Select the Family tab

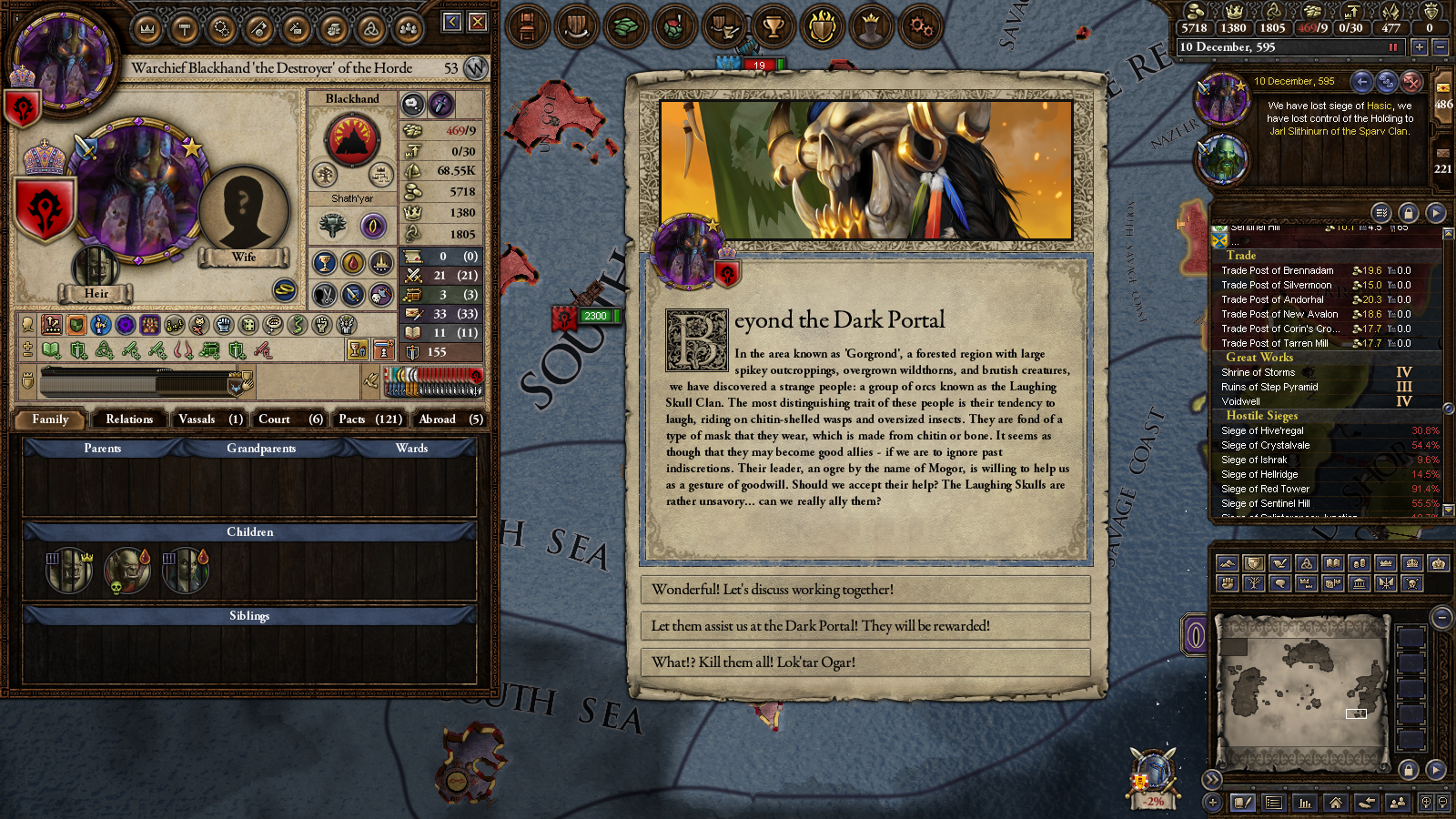point(50,420)
